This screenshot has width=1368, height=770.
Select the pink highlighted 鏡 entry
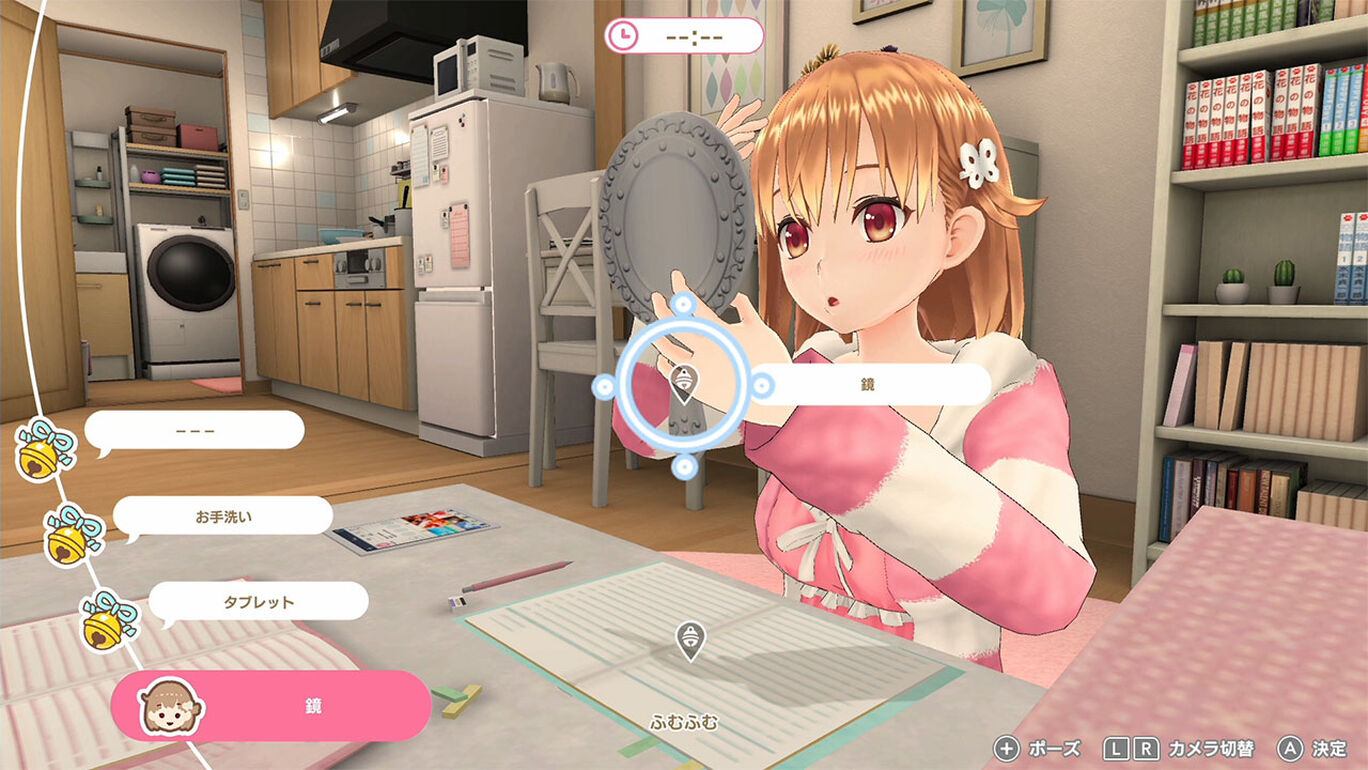(272, 705)
